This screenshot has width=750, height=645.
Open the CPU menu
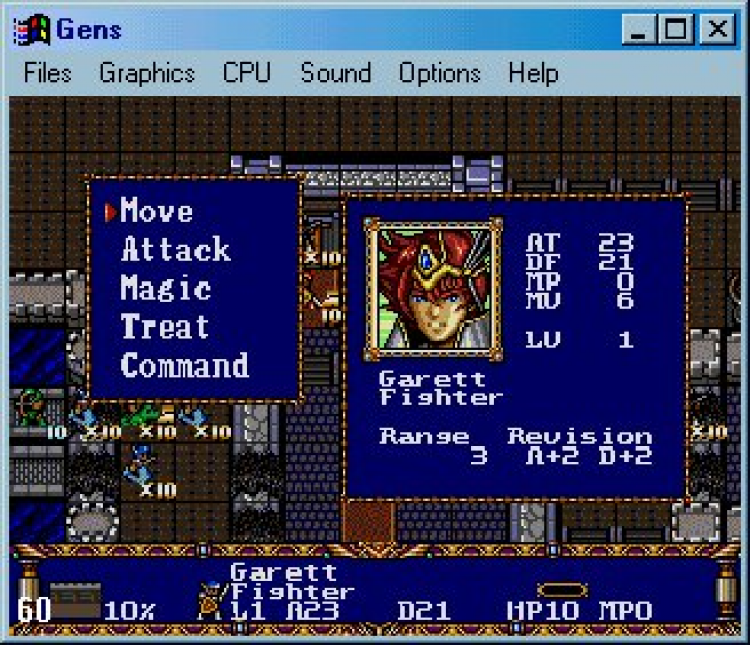click(x=247, y=73)
